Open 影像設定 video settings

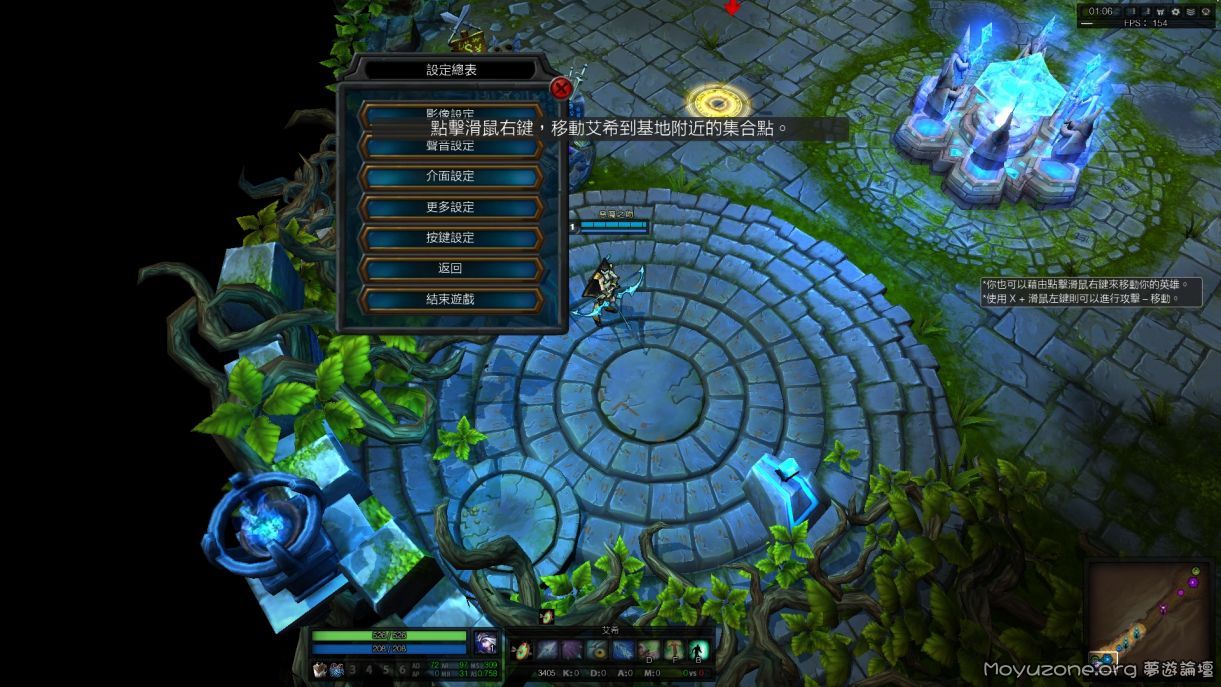pos(450,113)
